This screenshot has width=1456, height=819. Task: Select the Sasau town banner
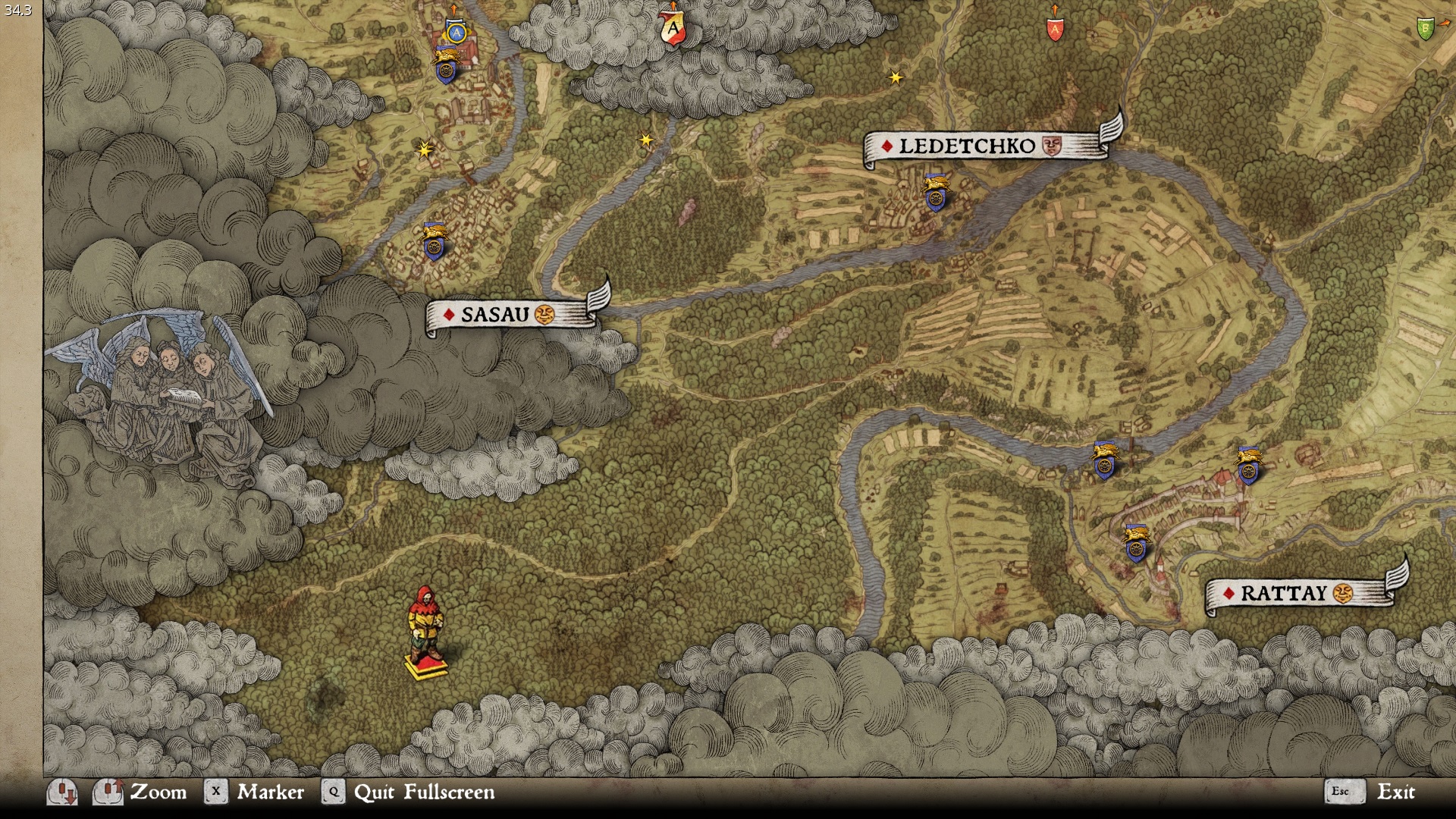click(510, 314)
